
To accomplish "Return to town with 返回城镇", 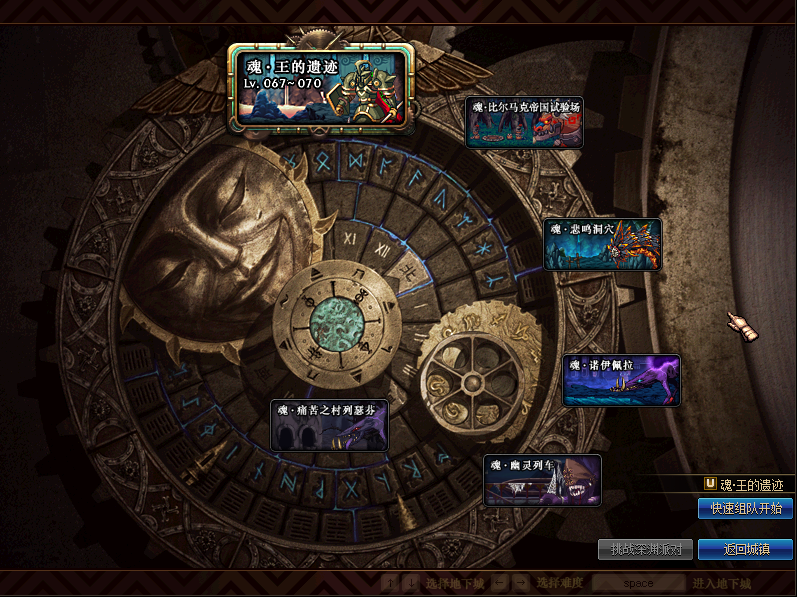I will [745, 550].
